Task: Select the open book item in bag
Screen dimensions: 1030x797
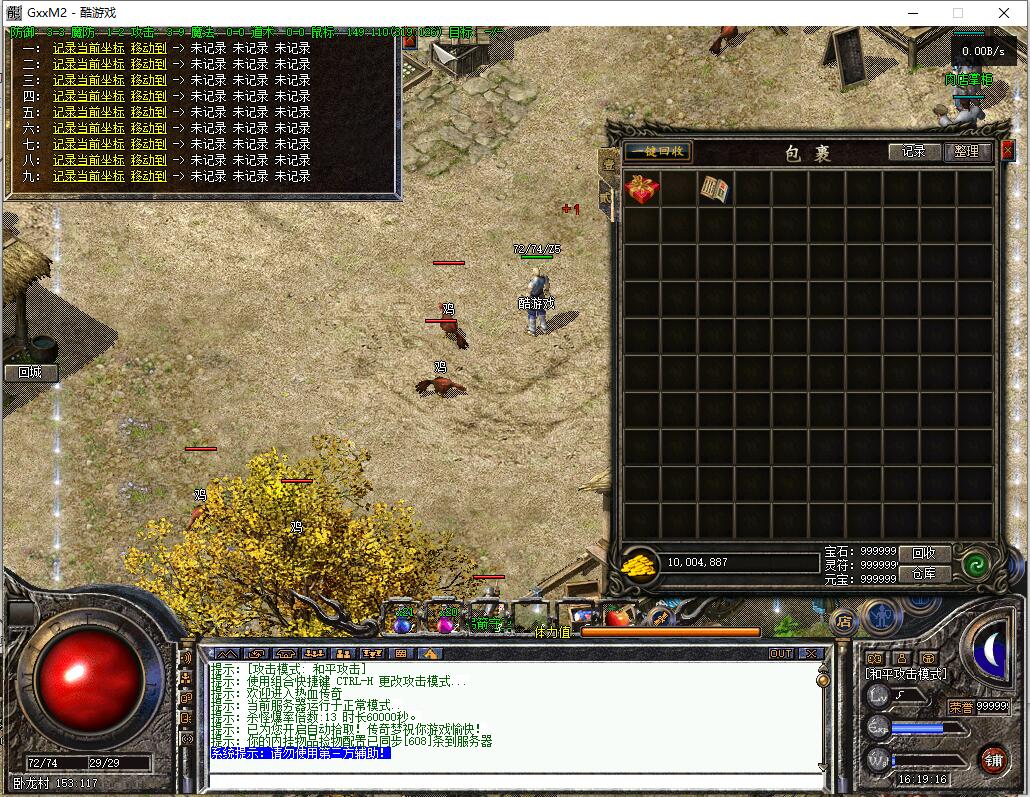Action: (715, 189)
